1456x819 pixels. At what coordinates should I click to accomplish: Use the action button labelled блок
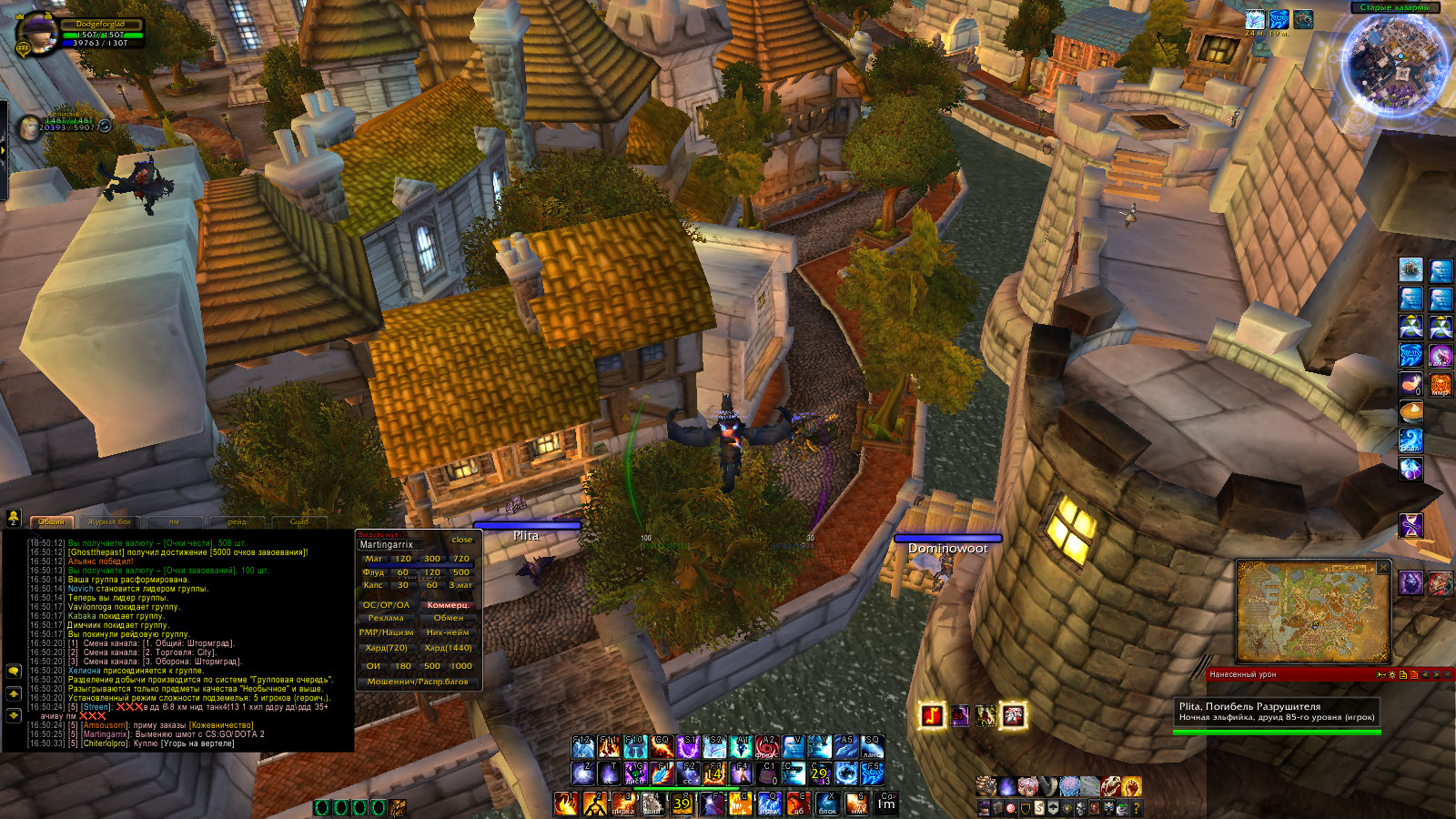coord(826,803)
